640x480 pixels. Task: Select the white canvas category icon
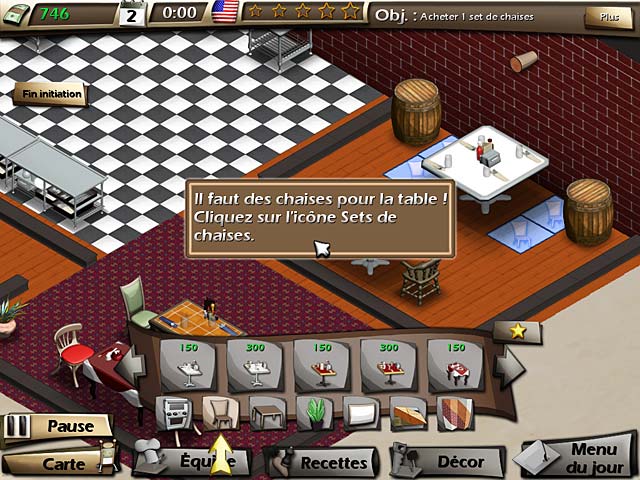(360, 412)
